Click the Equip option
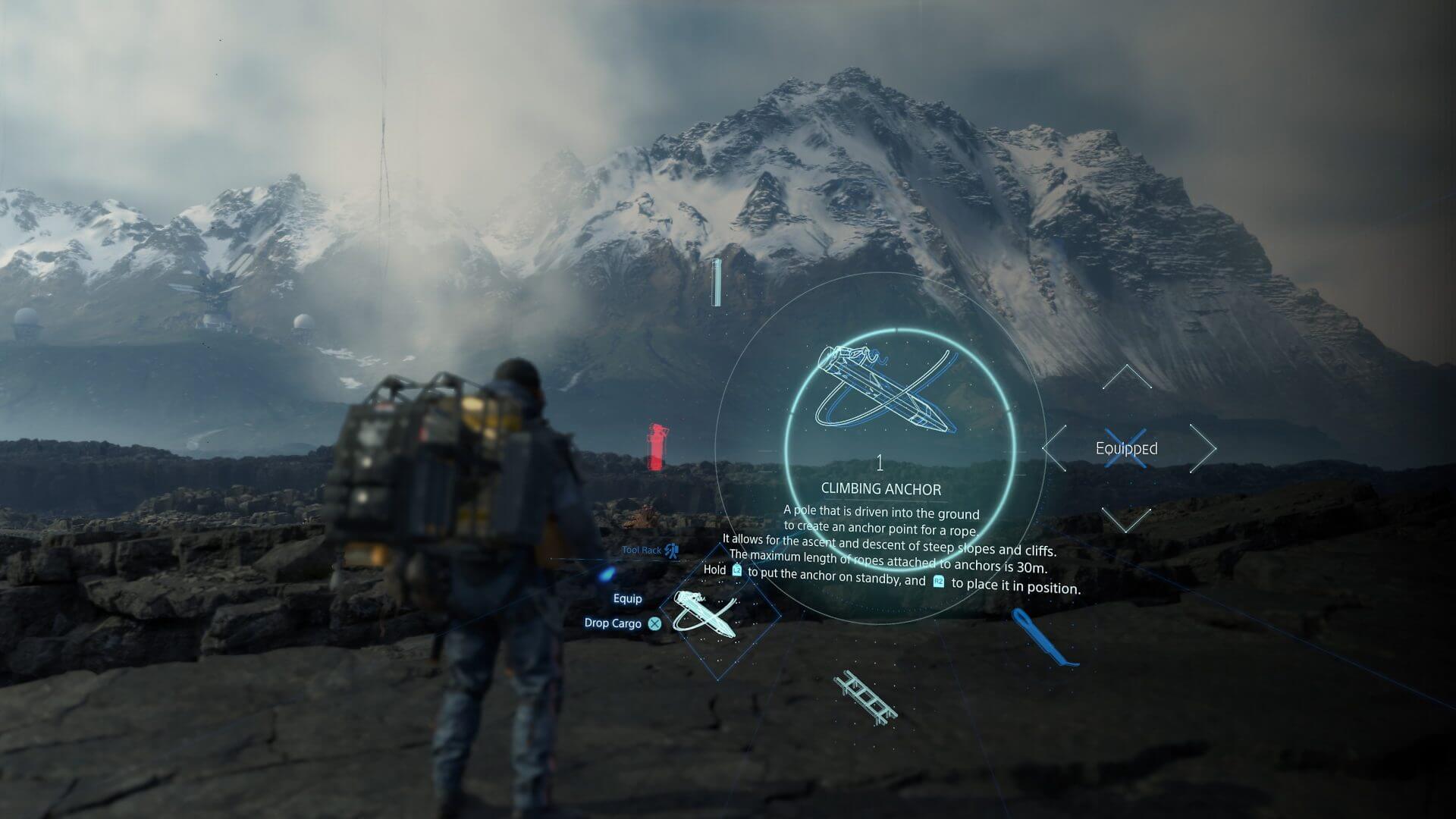1456x819 pixels. pyautogui.click(x=627, y=599)
